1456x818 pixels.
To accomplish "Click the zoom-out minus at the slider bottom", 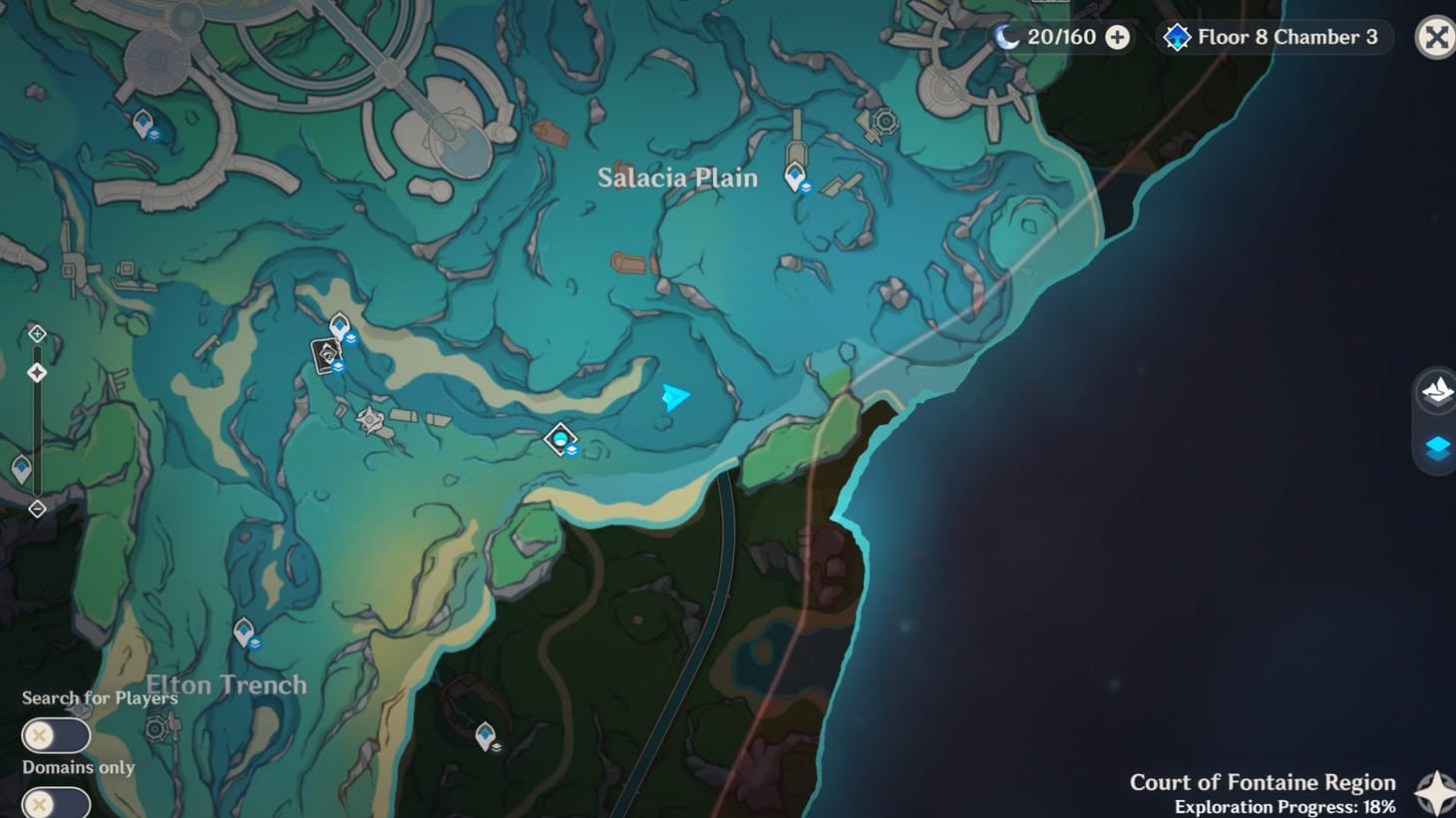I will 37,510.
